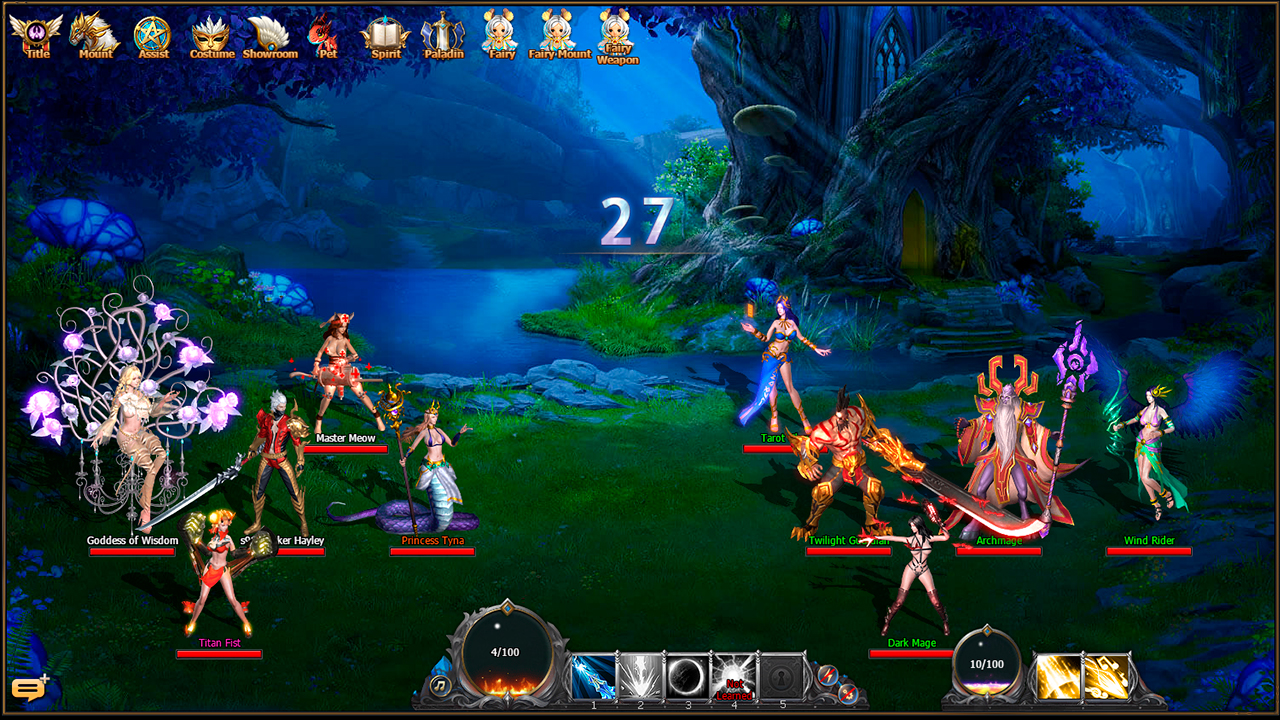
Task: Cast the skill in slot 1
Action: 592,674
